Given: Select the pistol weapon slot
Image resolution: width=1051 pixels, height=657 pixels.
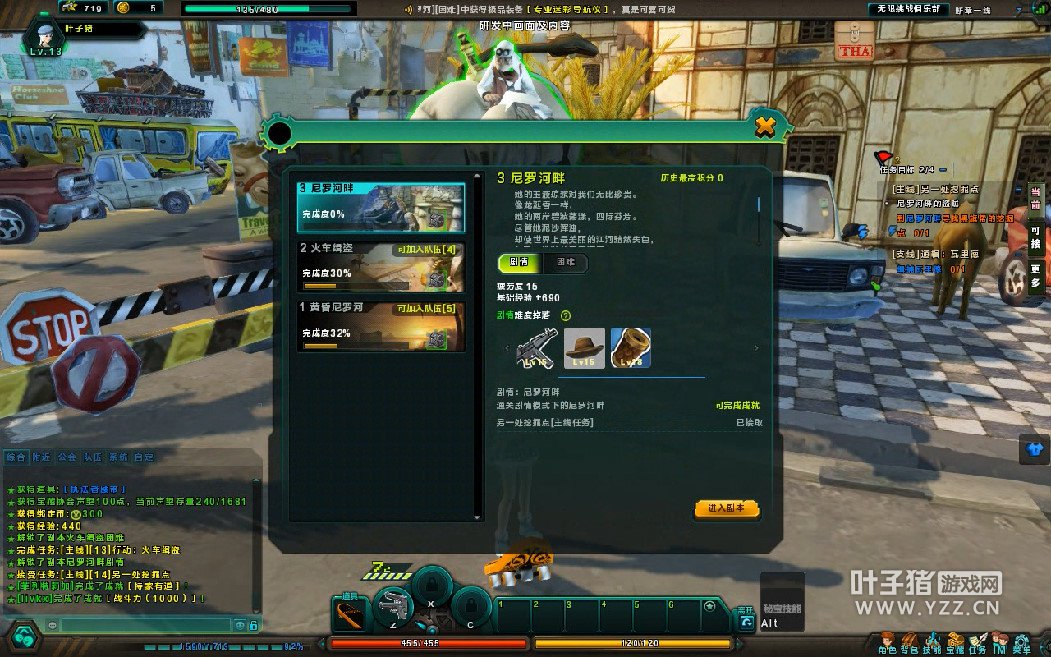Looking at the screenshot, I should click(x=393, y=603).
